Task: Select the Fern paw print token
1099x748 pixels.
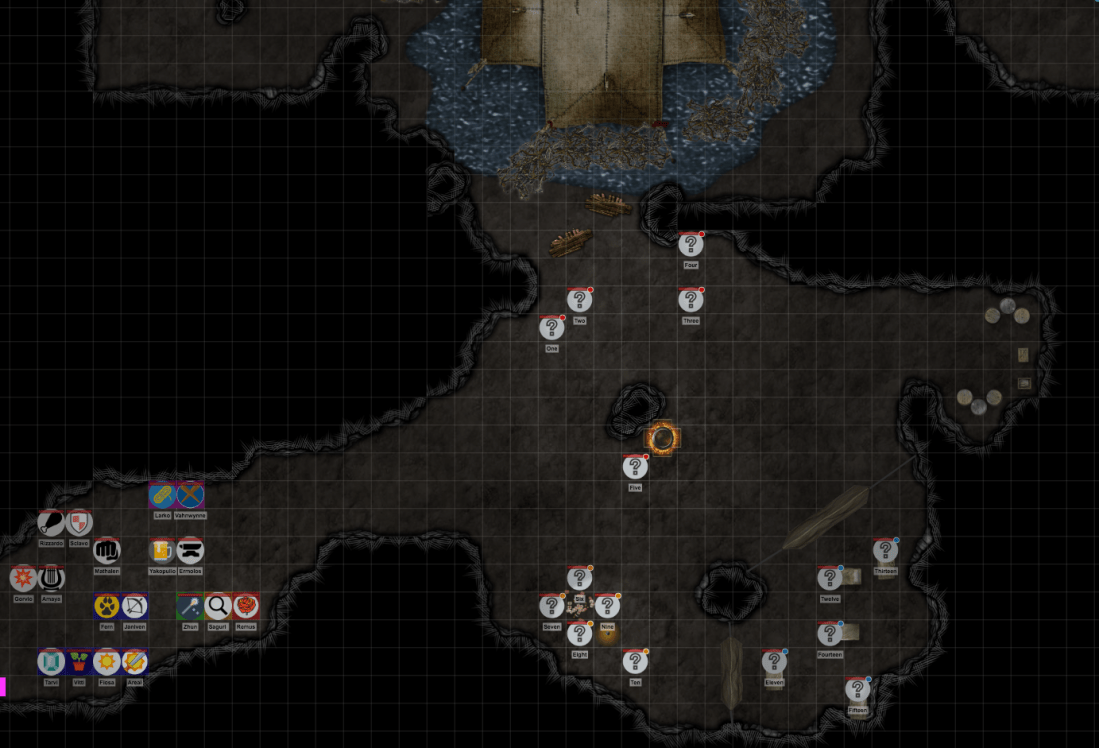Action: [x=107, y=606]
